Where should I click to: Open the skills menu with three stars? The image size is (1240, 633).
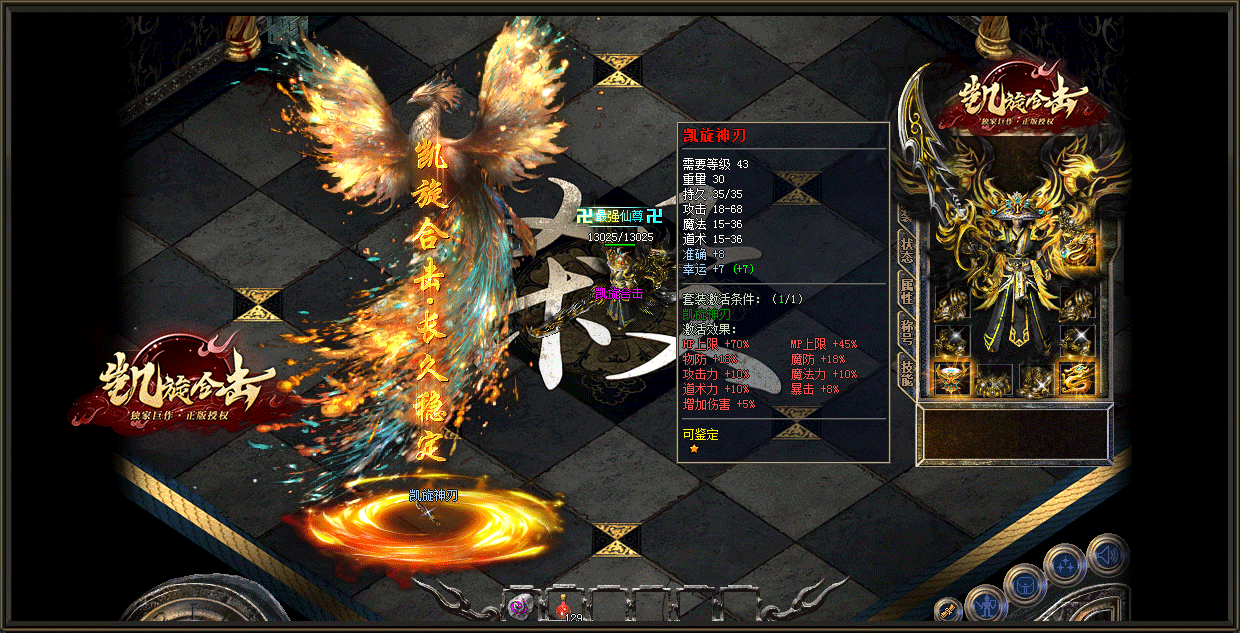point(1064,567)
